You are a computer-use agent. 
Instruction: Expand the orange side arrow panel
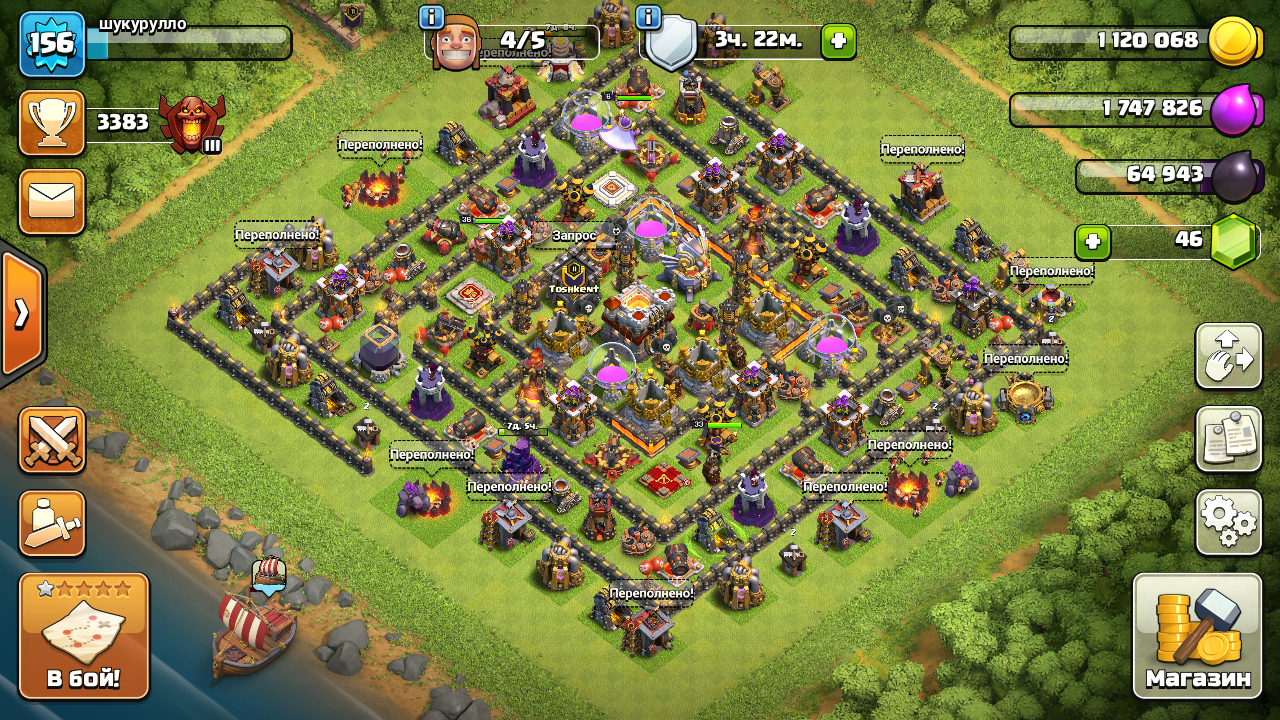click(22, 313)
